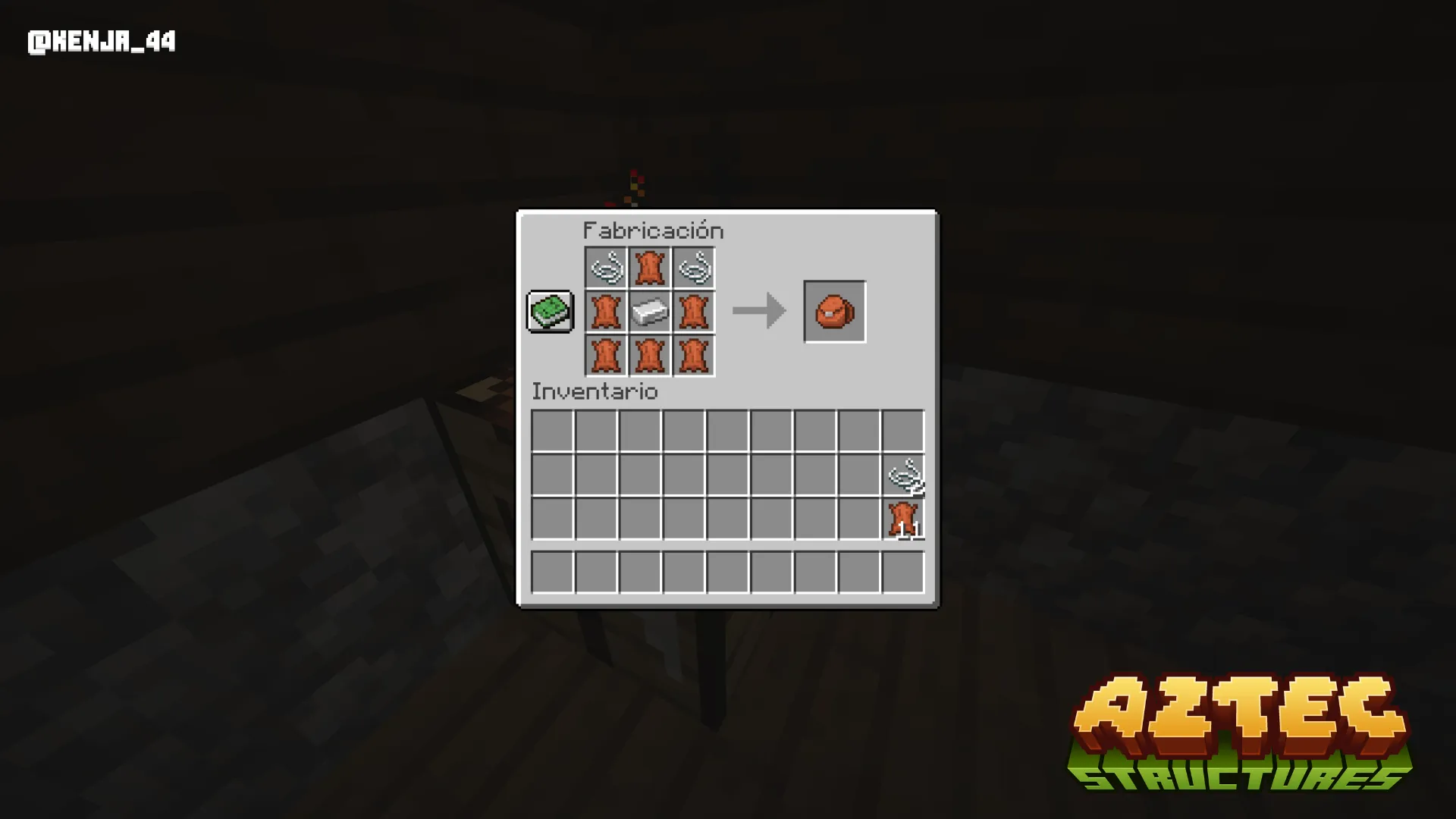This screenshot has height=819, width=1456.
Task: Open the recipe book
Action: click(x=549, y=312)
